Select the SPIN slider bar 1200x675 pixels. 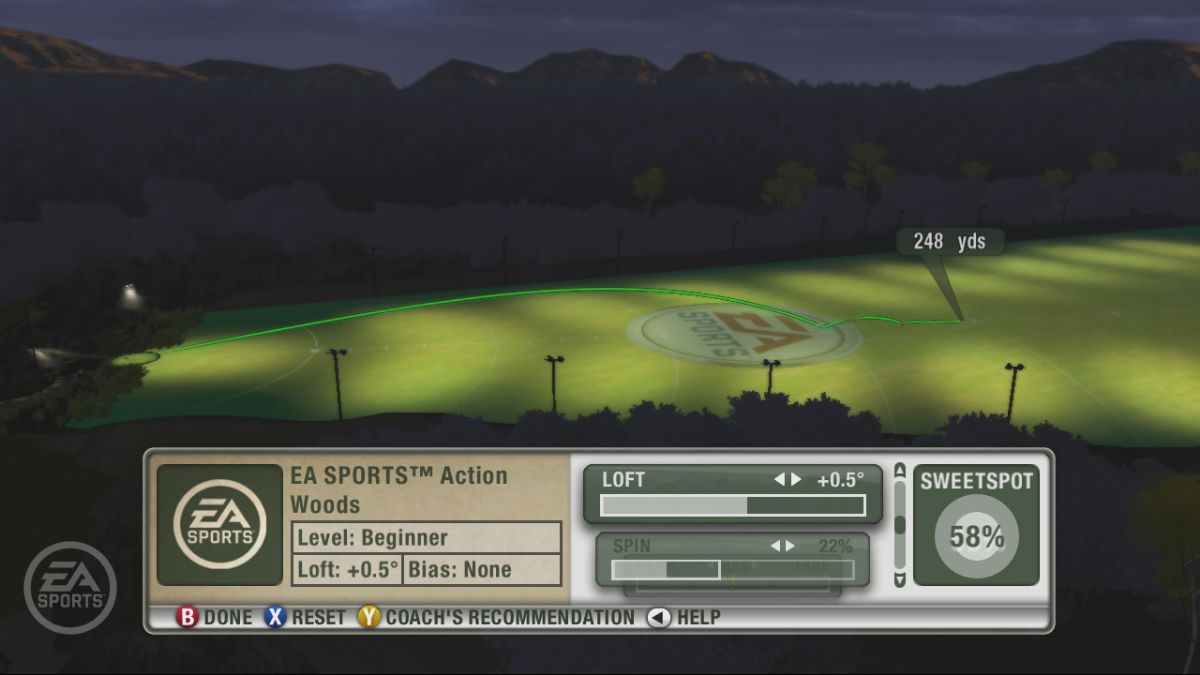coord(732,569)
